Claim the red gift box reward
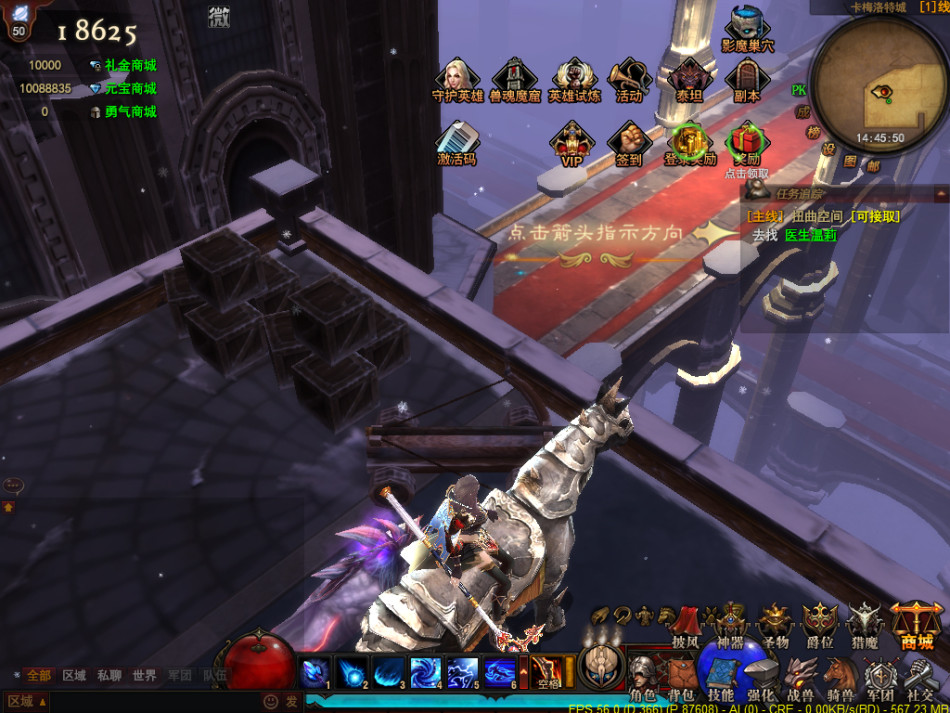This screenshot has width=950, height=713. pyautogui.click(x=746, y=141)
